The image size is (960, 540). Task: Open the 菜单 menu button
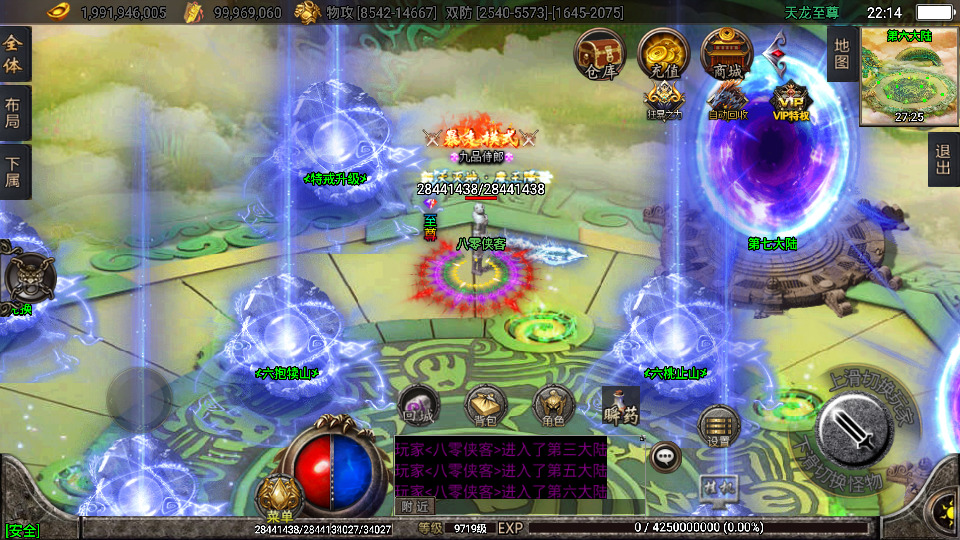(x=279, y=497)
